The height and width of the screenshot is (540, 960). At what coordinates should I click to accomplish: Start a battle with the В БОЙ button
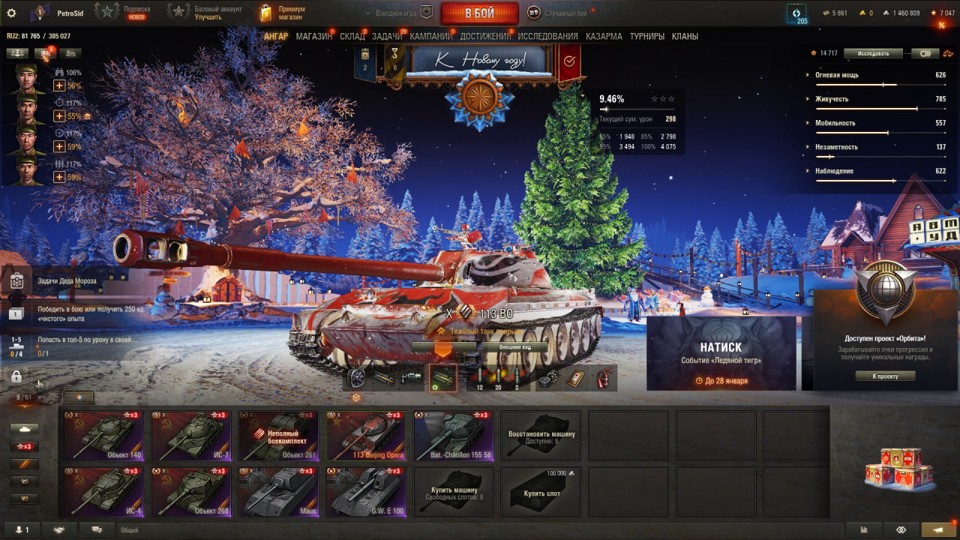click(479, 13)
